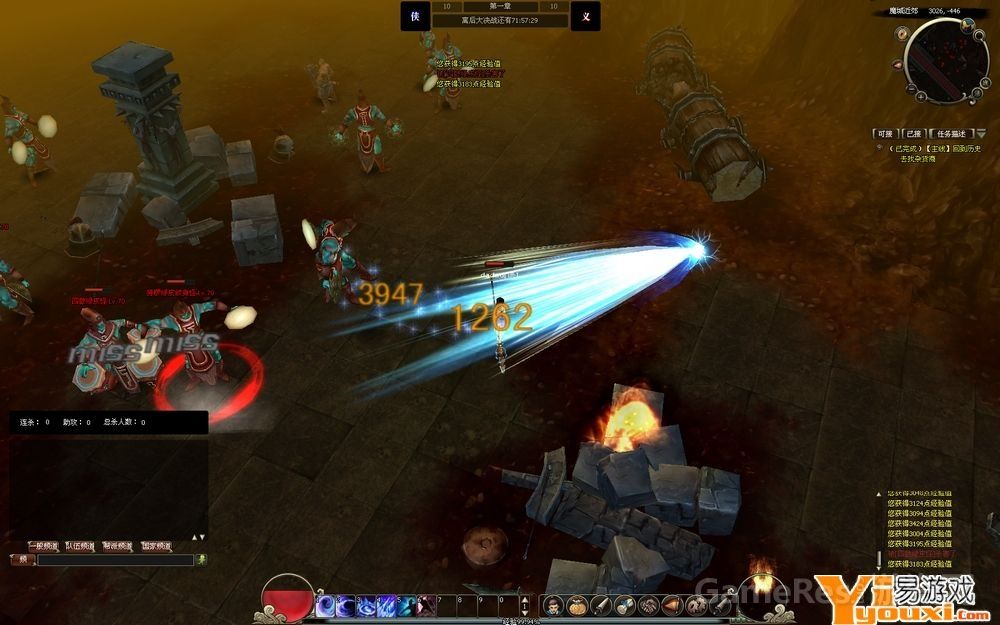Select the 国家频道 chat tab
Viewport: 1000px width, 625px height.
pyautogui.click(x=155, y=546)
